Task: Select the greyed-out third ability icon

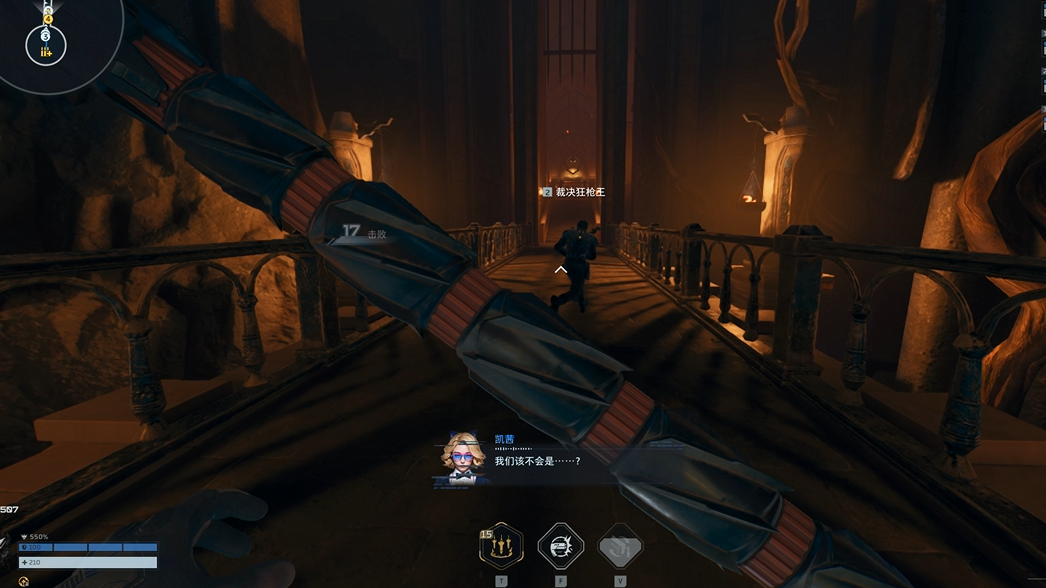Action: (620, 546)
